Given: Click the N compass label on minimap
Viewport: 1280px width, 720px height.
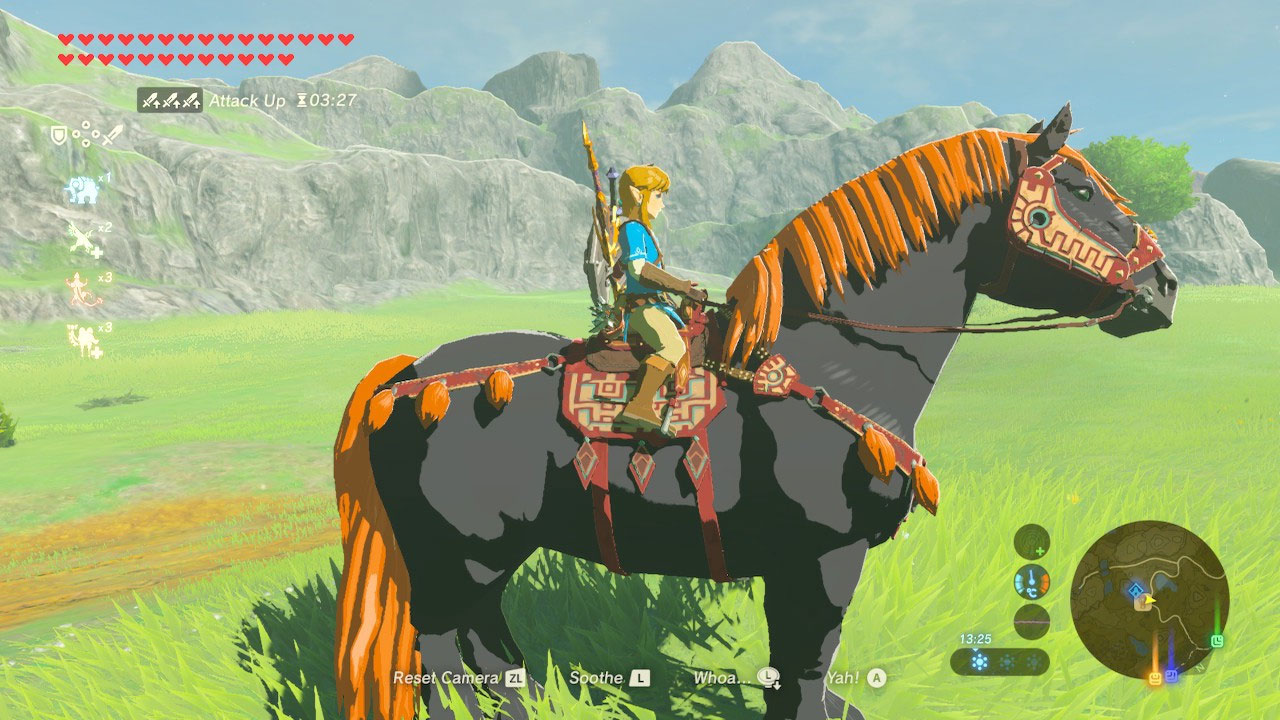Looking at the screenshot, I should [x=1200, y=667].
